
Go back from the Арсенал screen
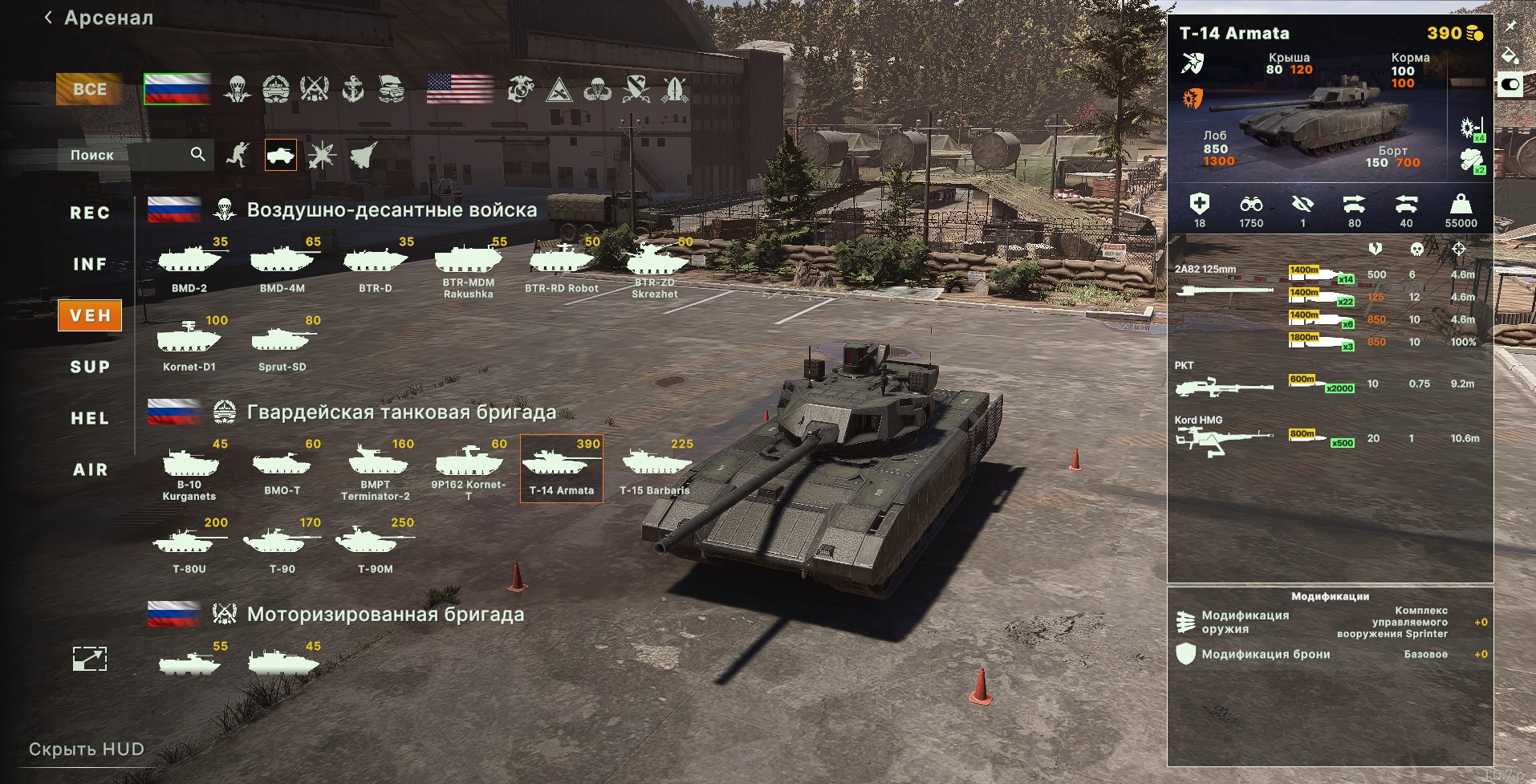(x=49, y=18)
